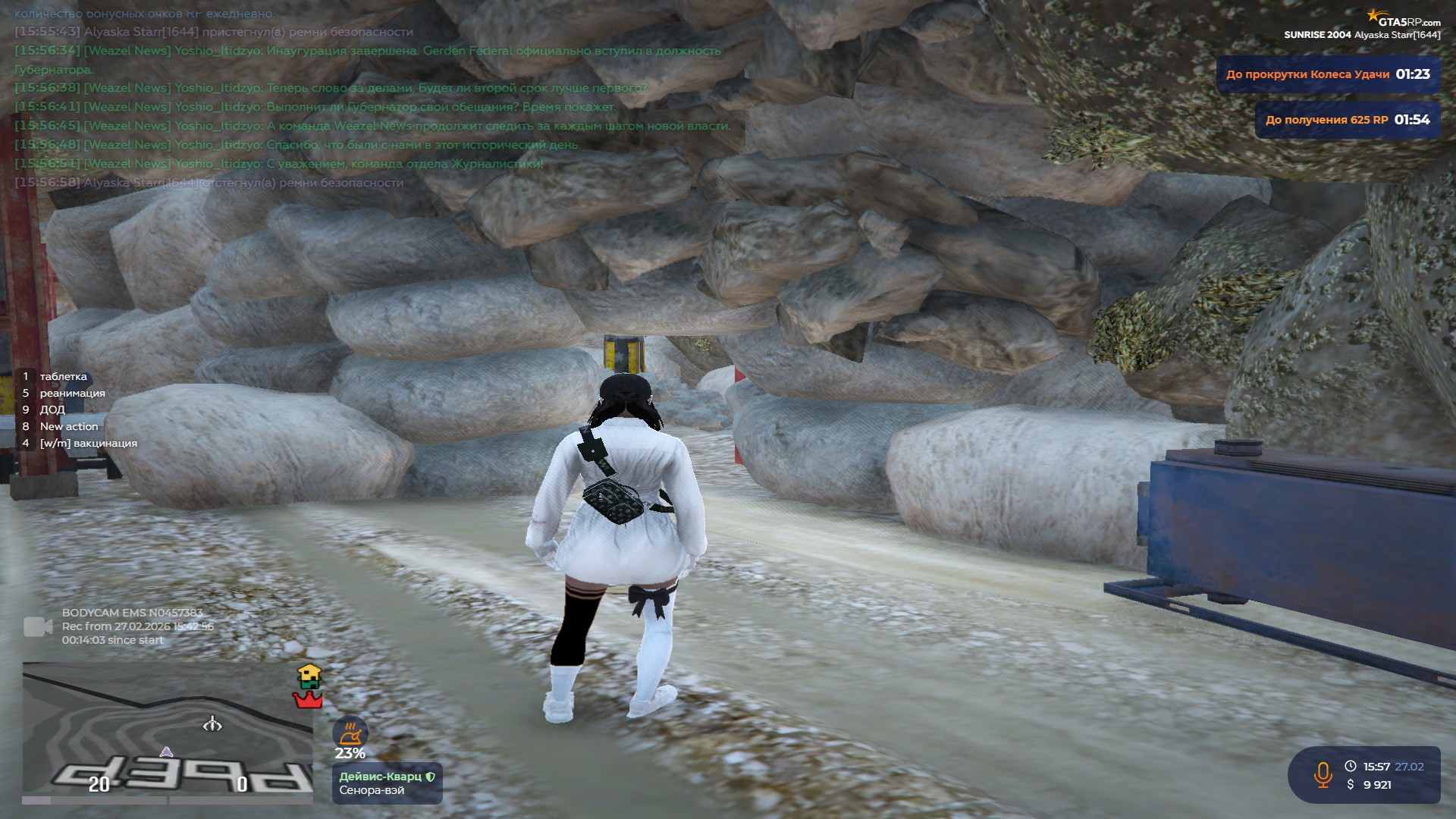This screenshot has width=1456, height=819.
Task: Click the bodycam camera icon
Action: pyautogui.click(x=38, y=626)
